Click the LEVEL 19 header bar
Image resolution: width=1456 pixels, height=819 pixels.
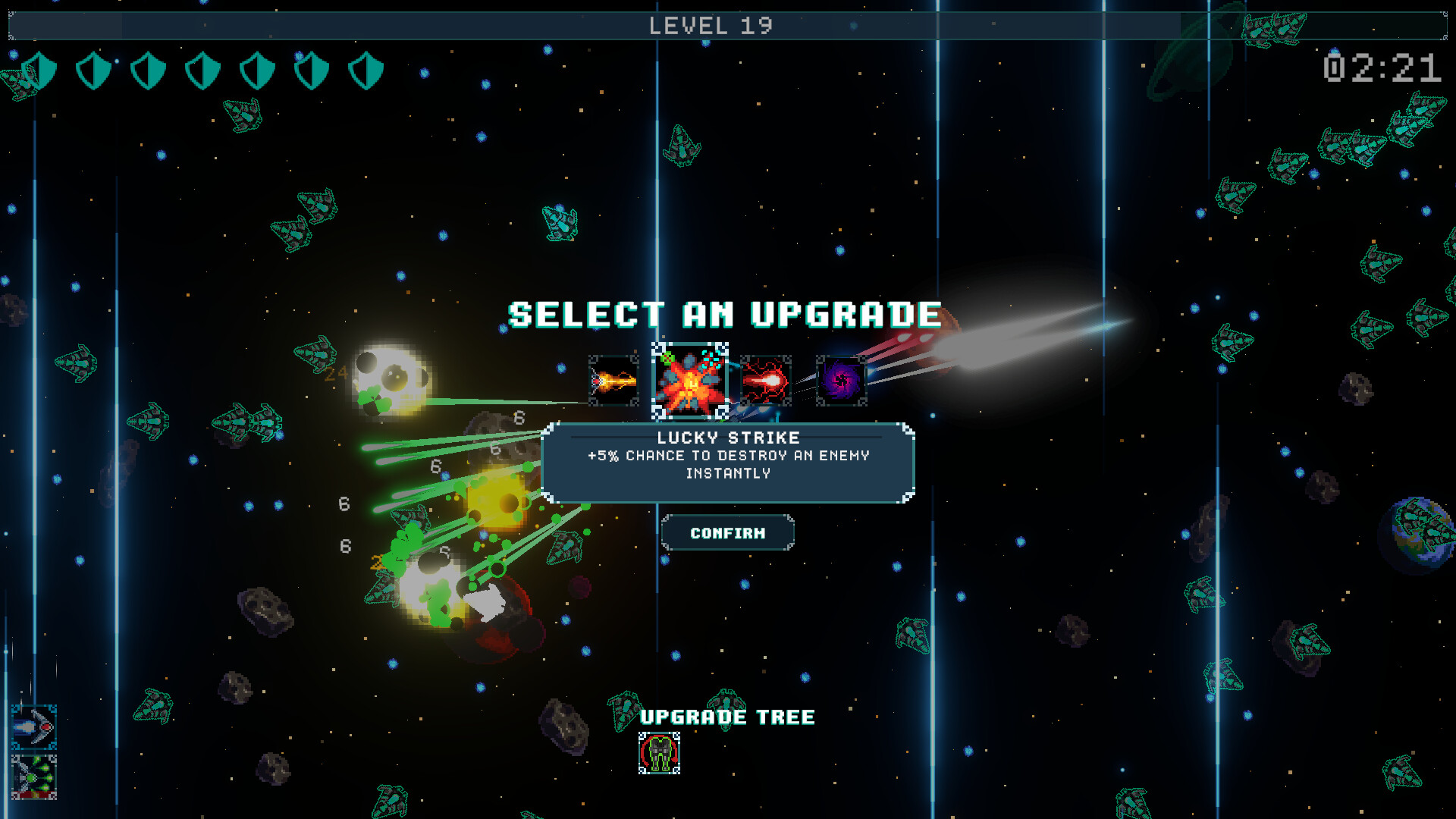click(711, 25)
